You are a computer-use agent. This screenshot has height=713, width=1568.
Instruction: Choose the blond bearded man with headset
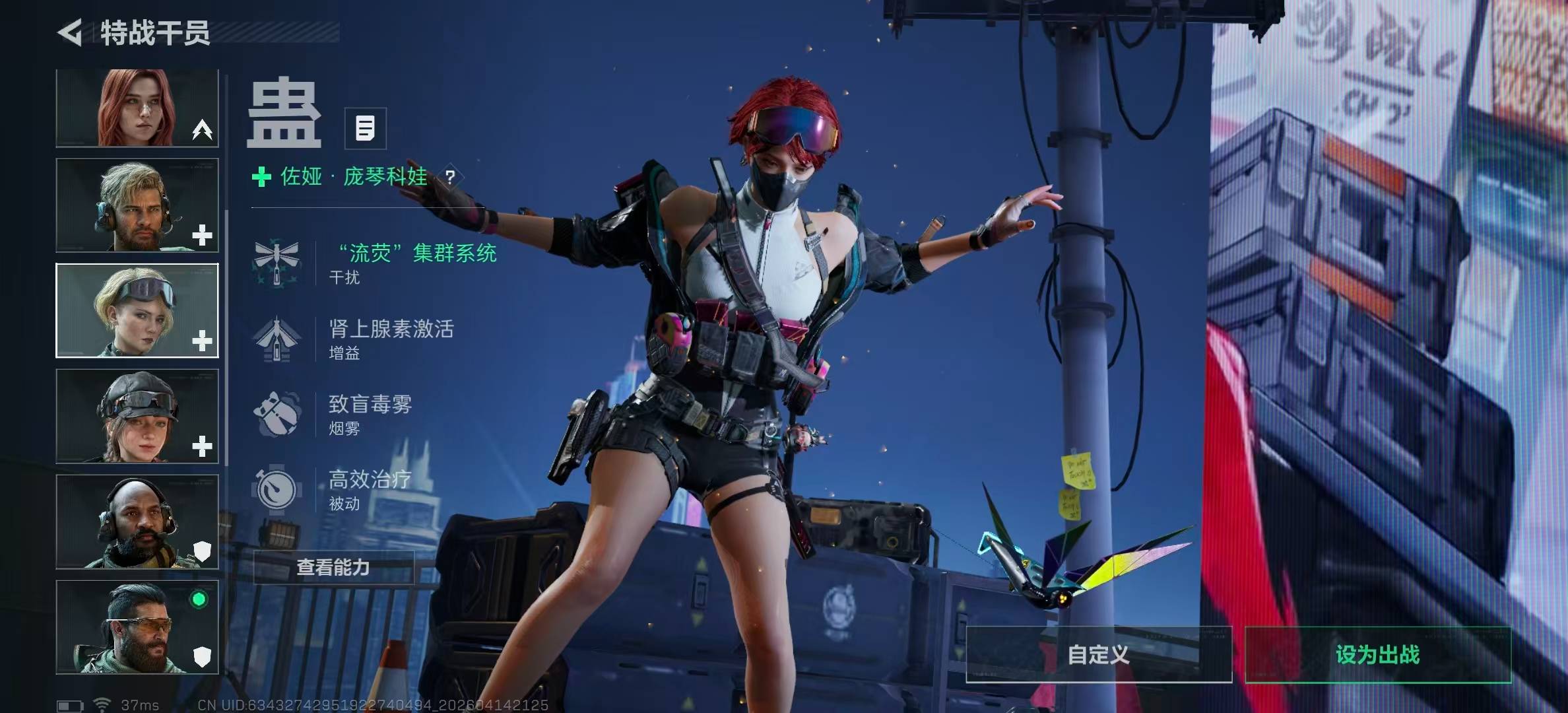coord(137,205)
